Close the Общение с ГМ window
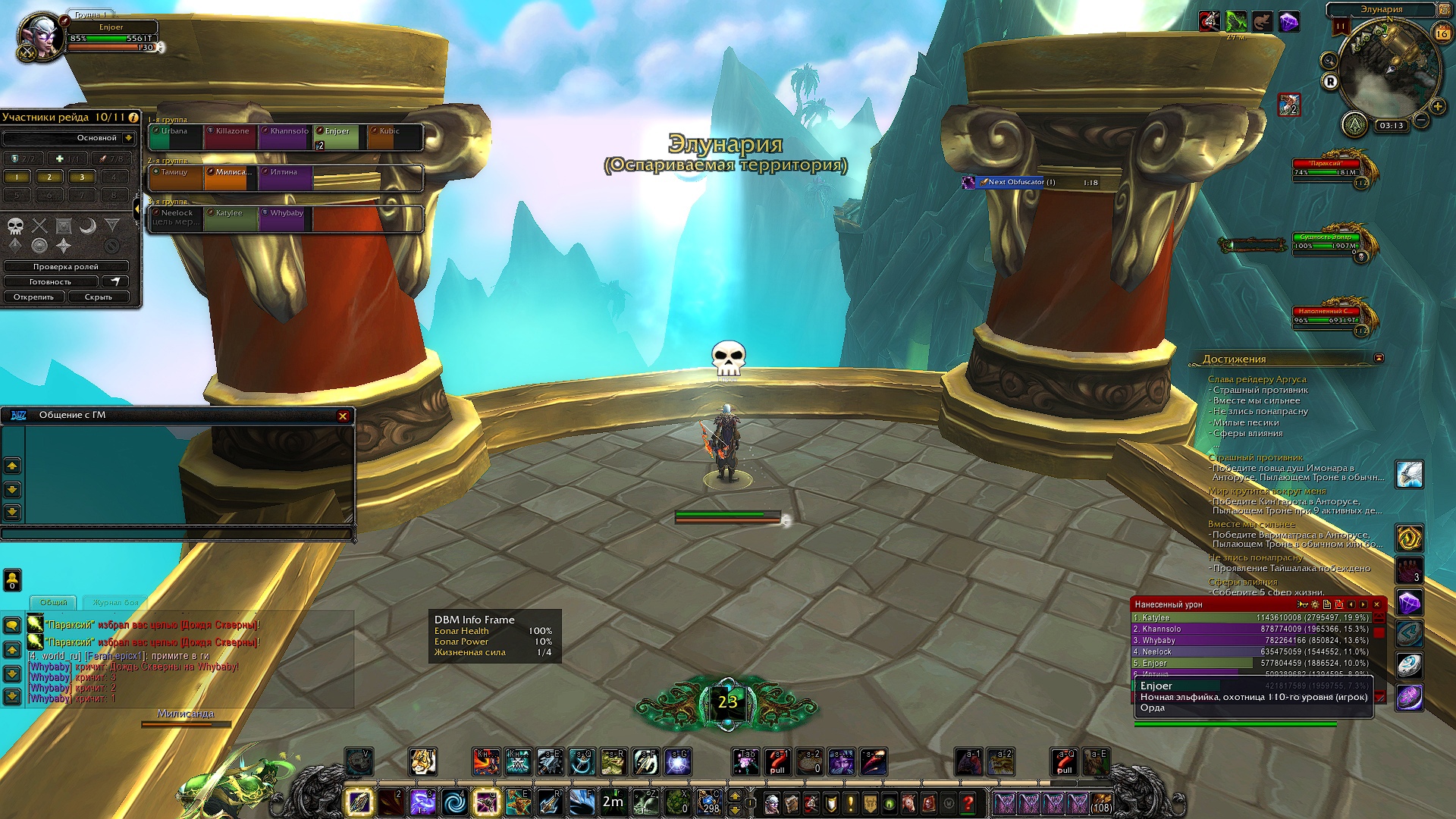 point(343,416)
